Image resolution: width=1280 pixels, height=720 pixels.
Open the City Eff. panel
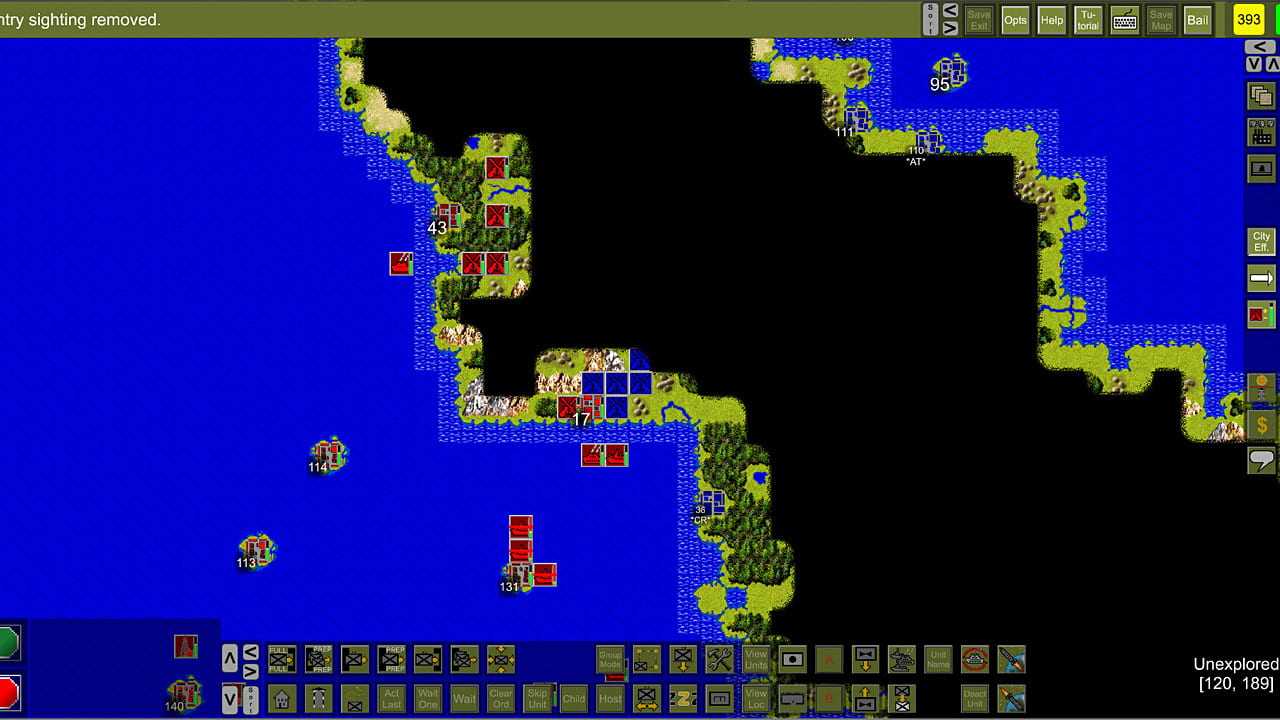click(1261, 242)
